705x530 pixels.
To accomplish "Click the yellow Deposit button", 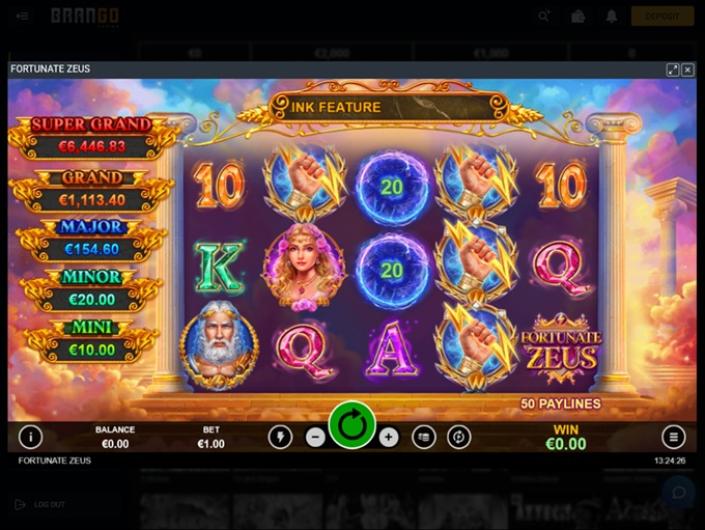I will click(662, 16).
